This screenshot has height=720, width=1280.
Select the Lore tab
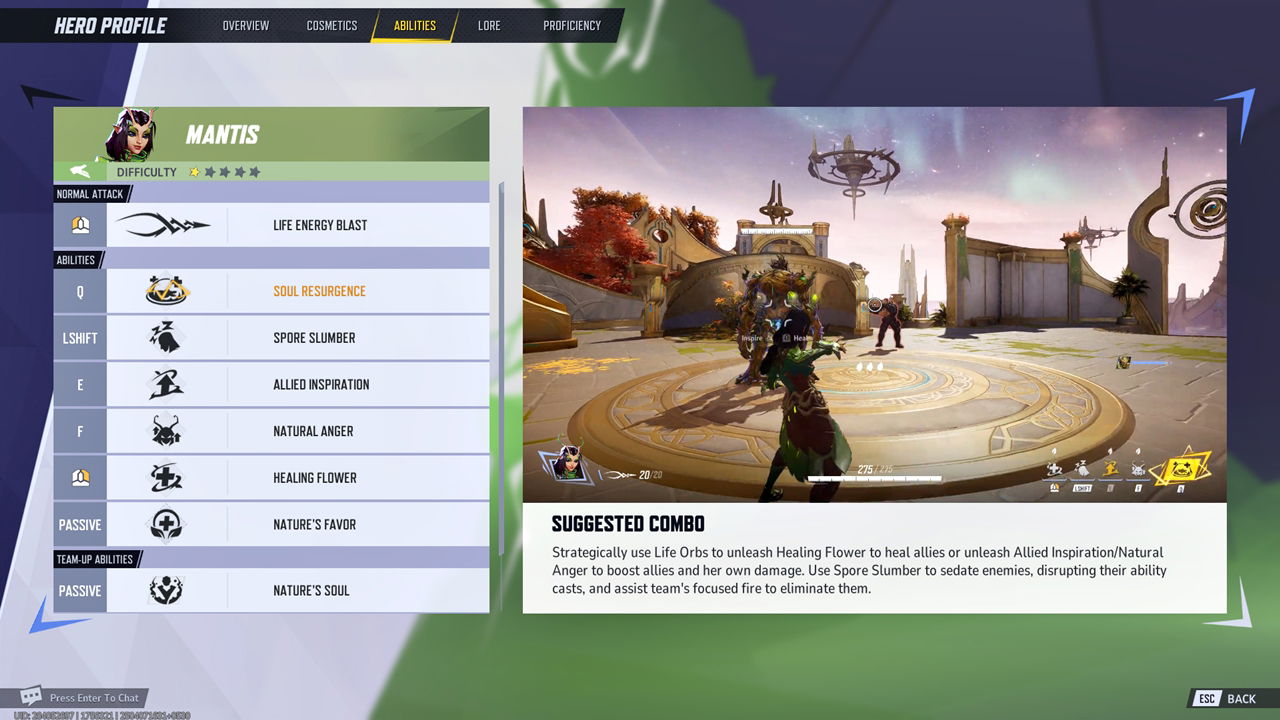click(x=489, y=26)
